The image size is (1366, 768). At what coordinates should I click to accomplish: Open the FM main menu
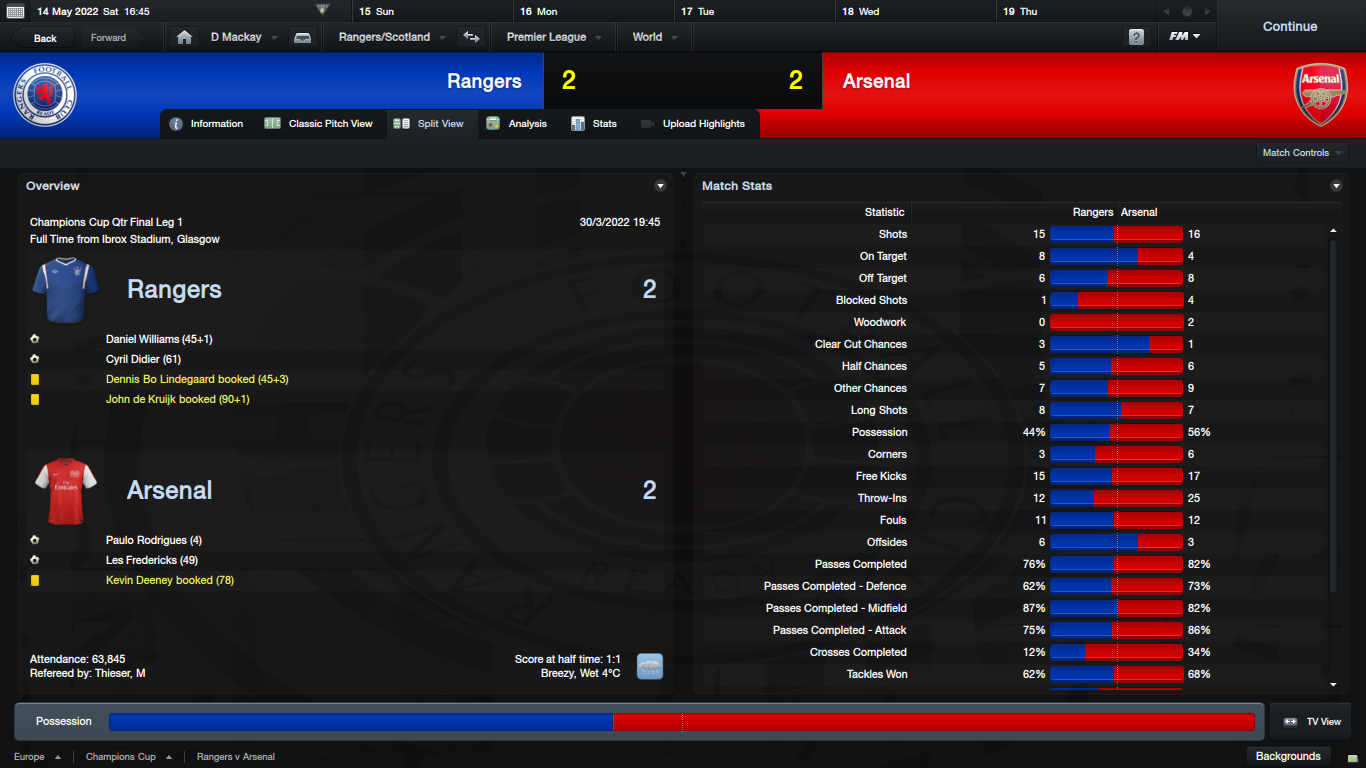(x=1184, y=38)
